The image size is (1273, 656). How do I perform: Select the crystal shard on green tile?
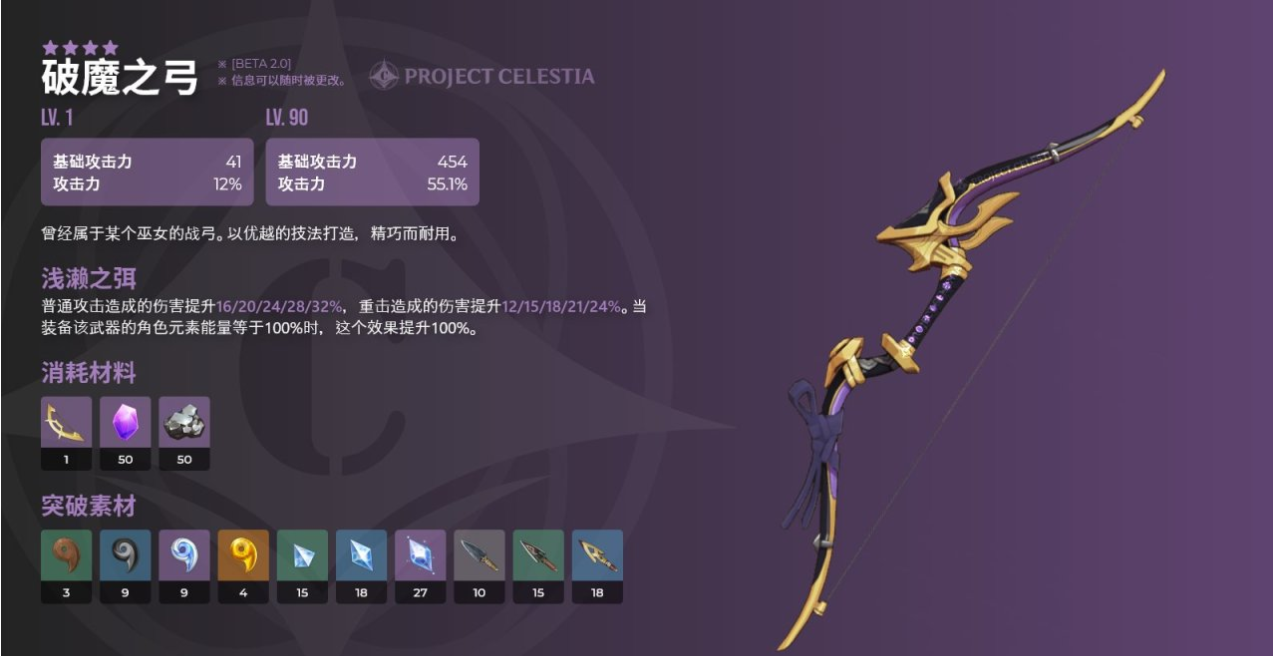click(302, 555)
